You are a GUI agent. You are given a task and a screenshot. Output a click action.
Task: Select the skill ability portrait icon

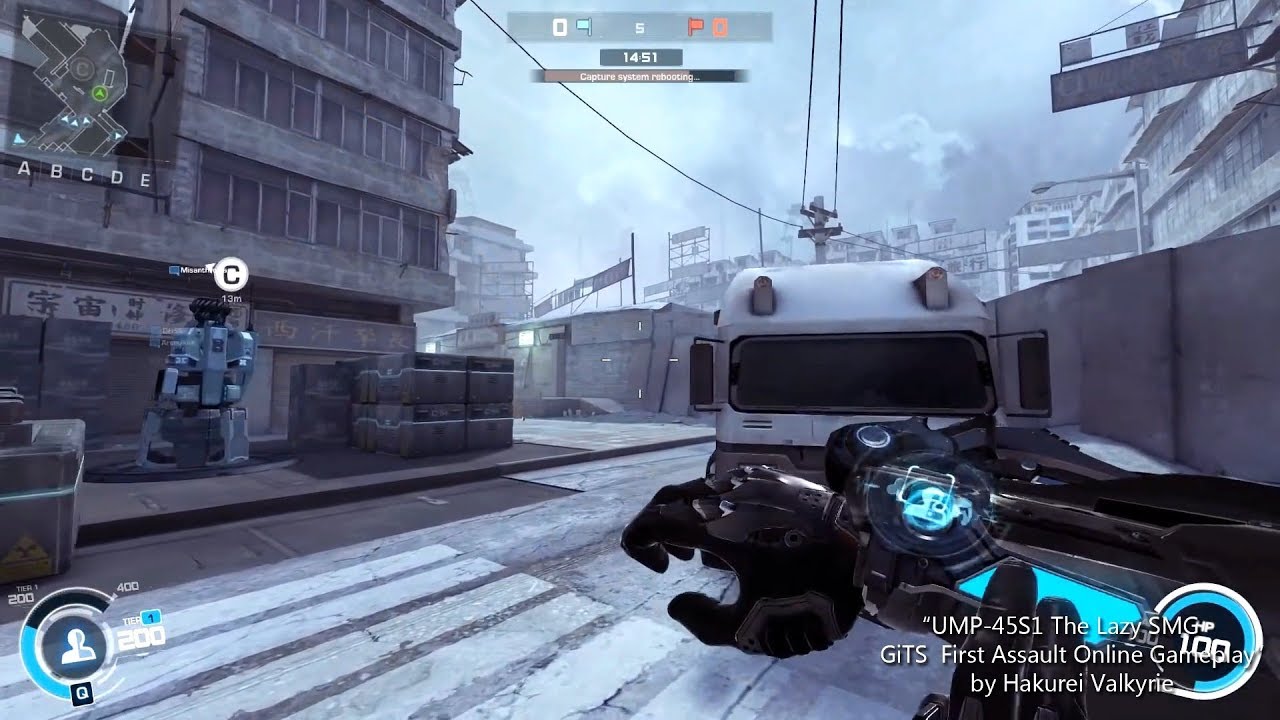78,646
